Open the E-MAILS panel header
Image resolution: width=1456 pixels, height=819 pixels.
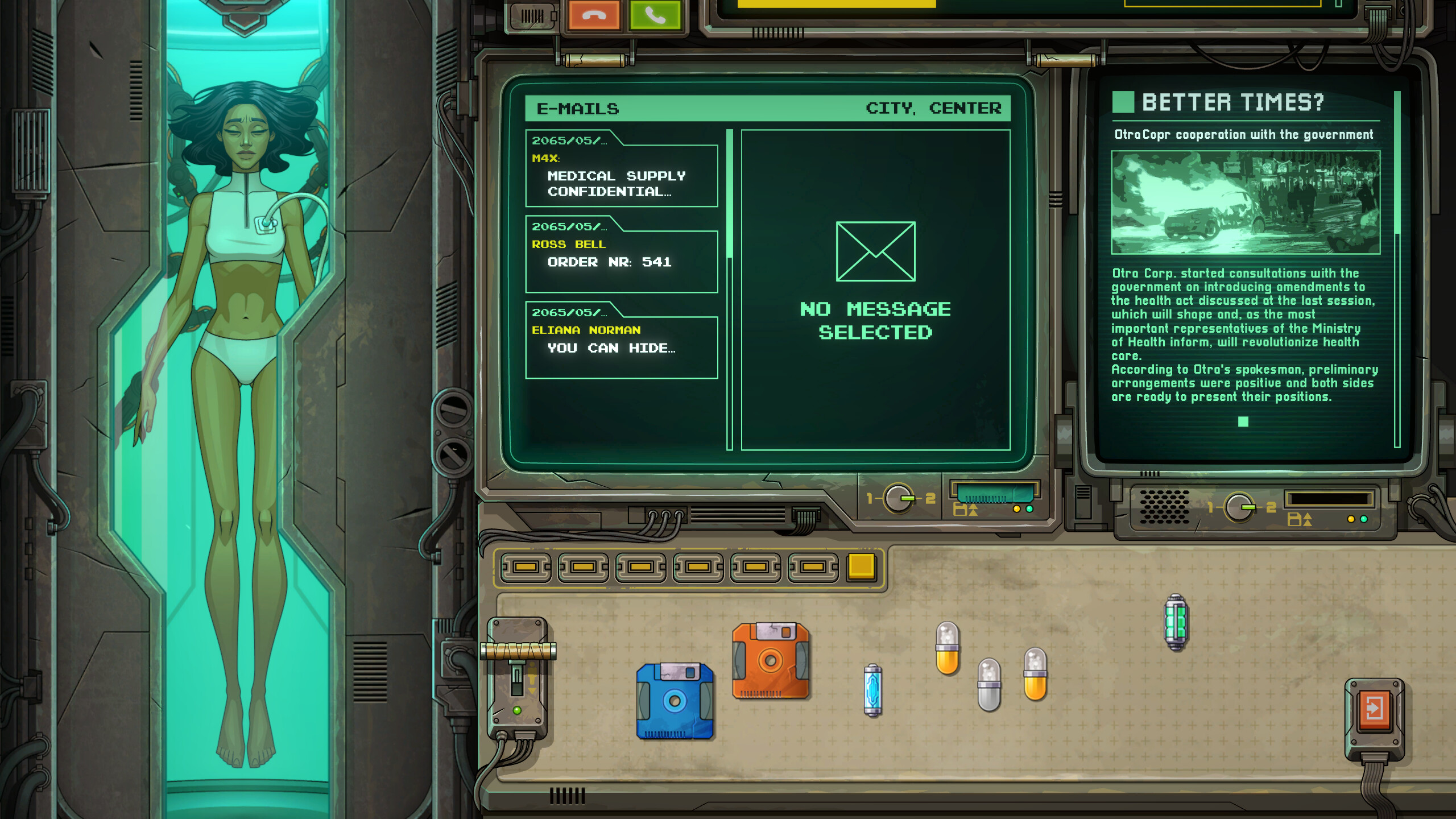point(578,109)
